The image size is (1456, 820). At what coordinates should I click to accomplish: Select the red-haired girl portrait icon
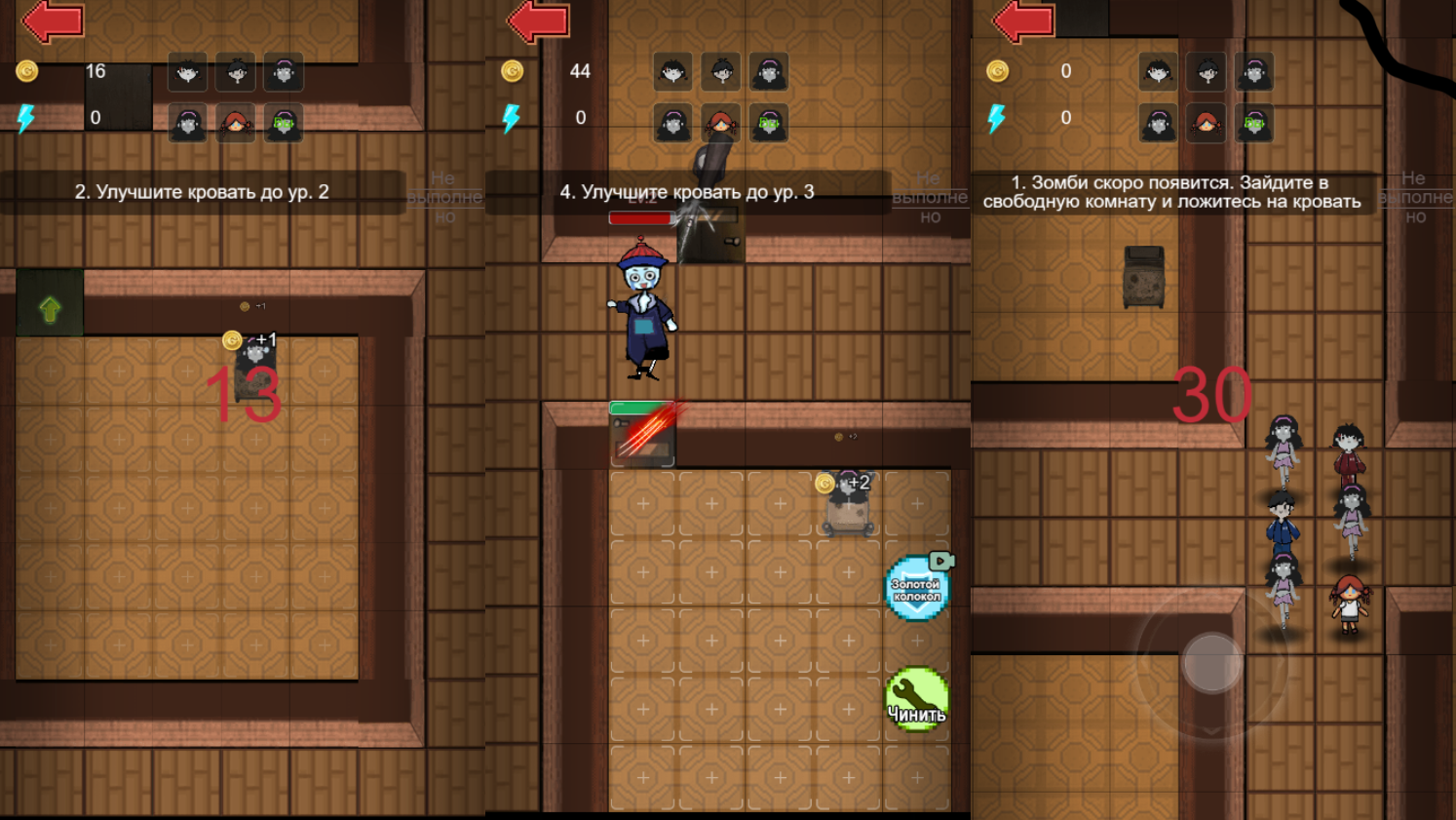[236, 125]
